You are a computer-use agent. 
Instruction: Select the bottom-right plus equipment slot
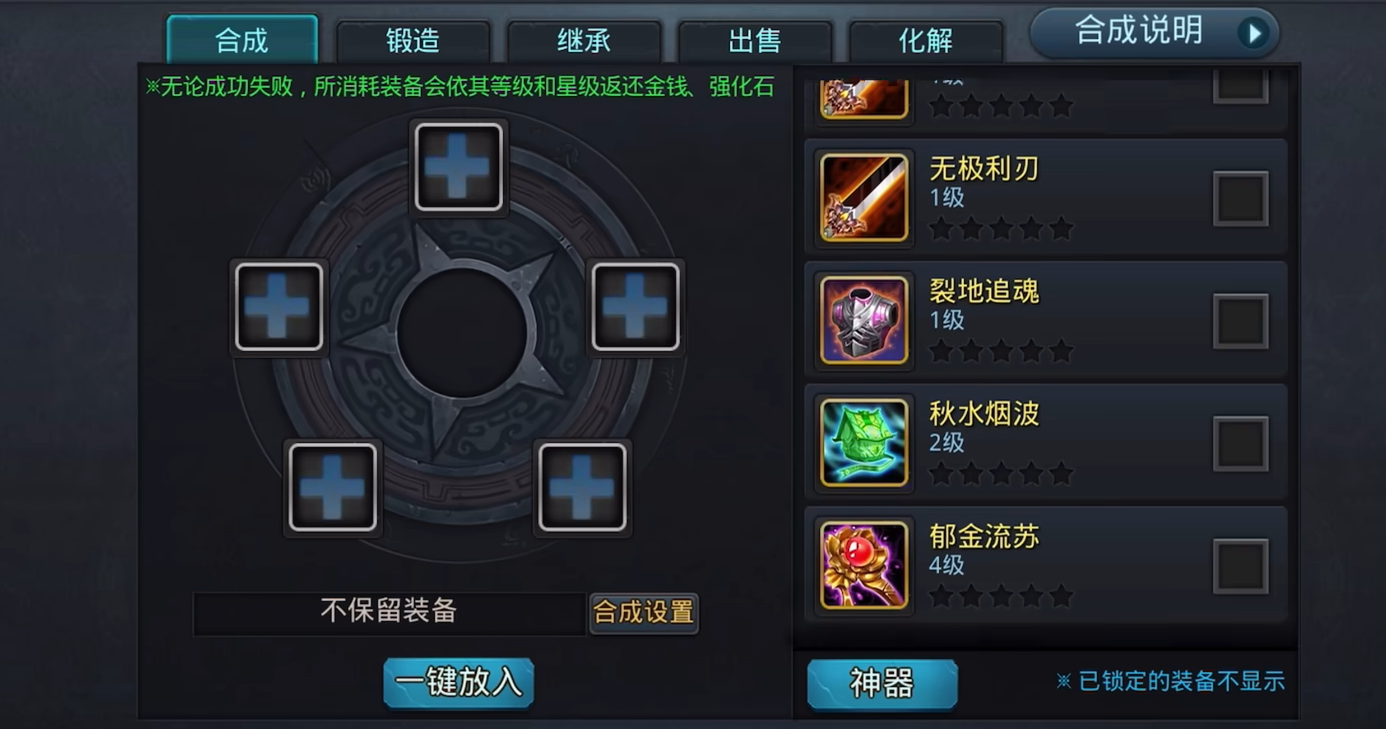coord(583,487)
